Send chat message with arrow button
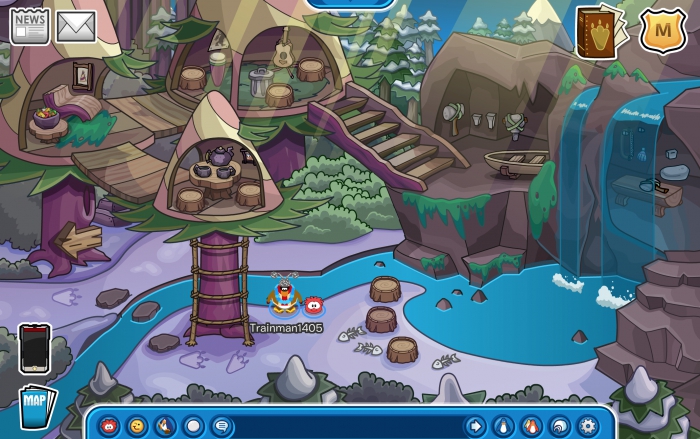The width and height of the screenshot is (700, 439). [476, 426]
